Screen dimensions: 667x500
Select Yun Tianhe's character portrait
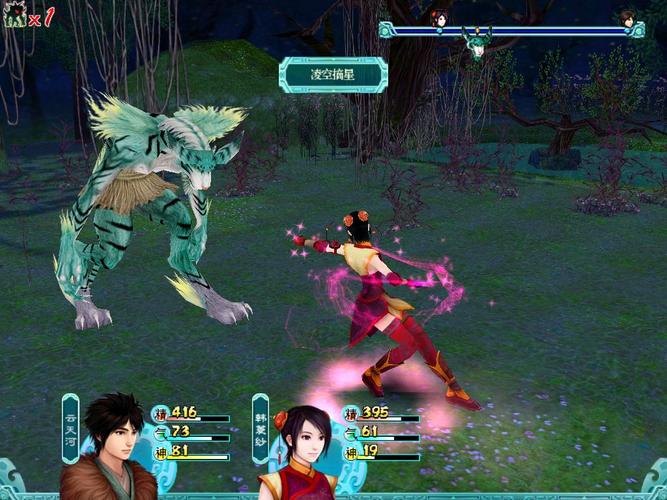pos(111,447)
